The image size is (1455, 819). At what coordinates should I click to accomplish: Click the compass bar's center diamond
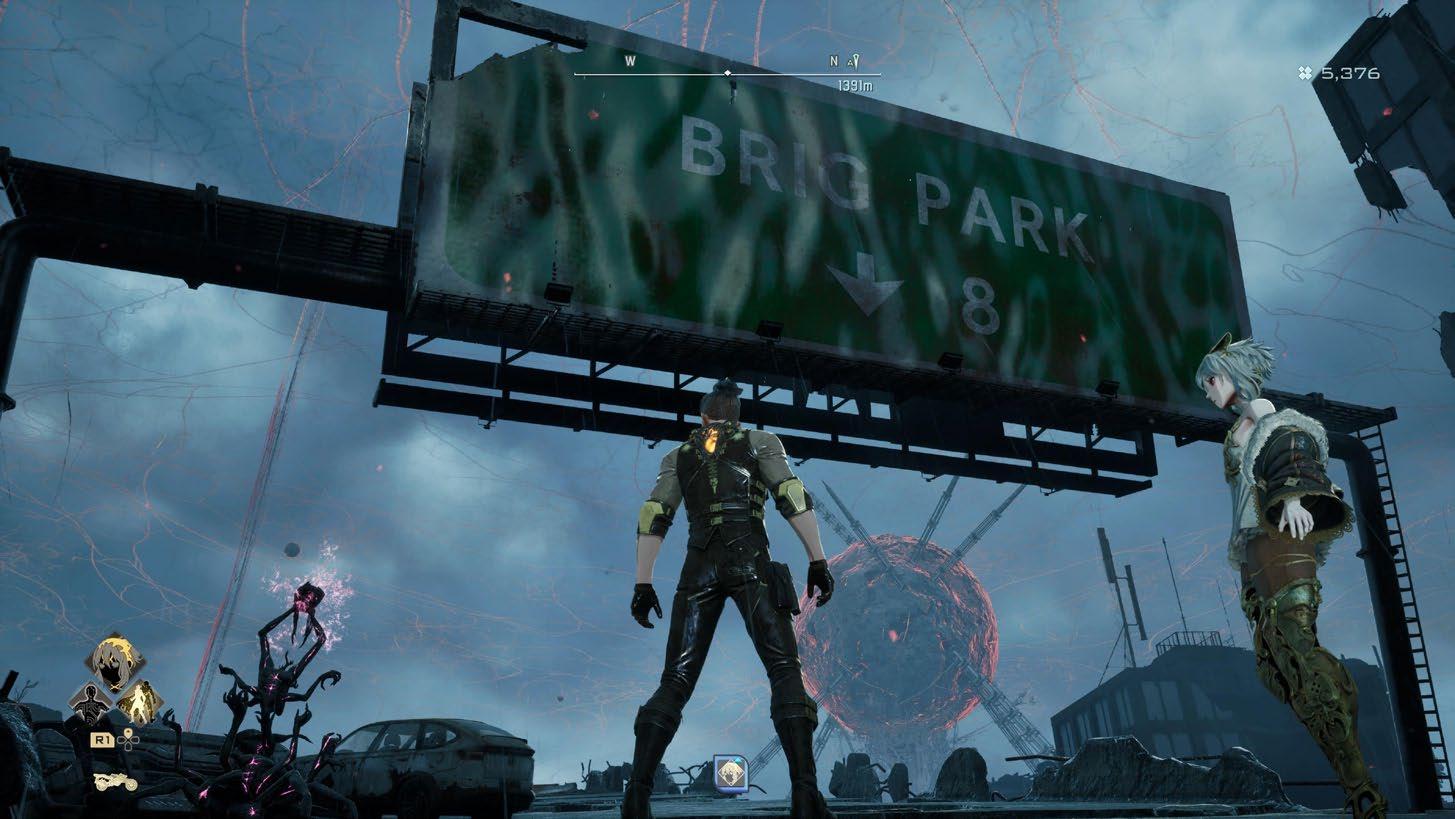(x=727, y=74)
